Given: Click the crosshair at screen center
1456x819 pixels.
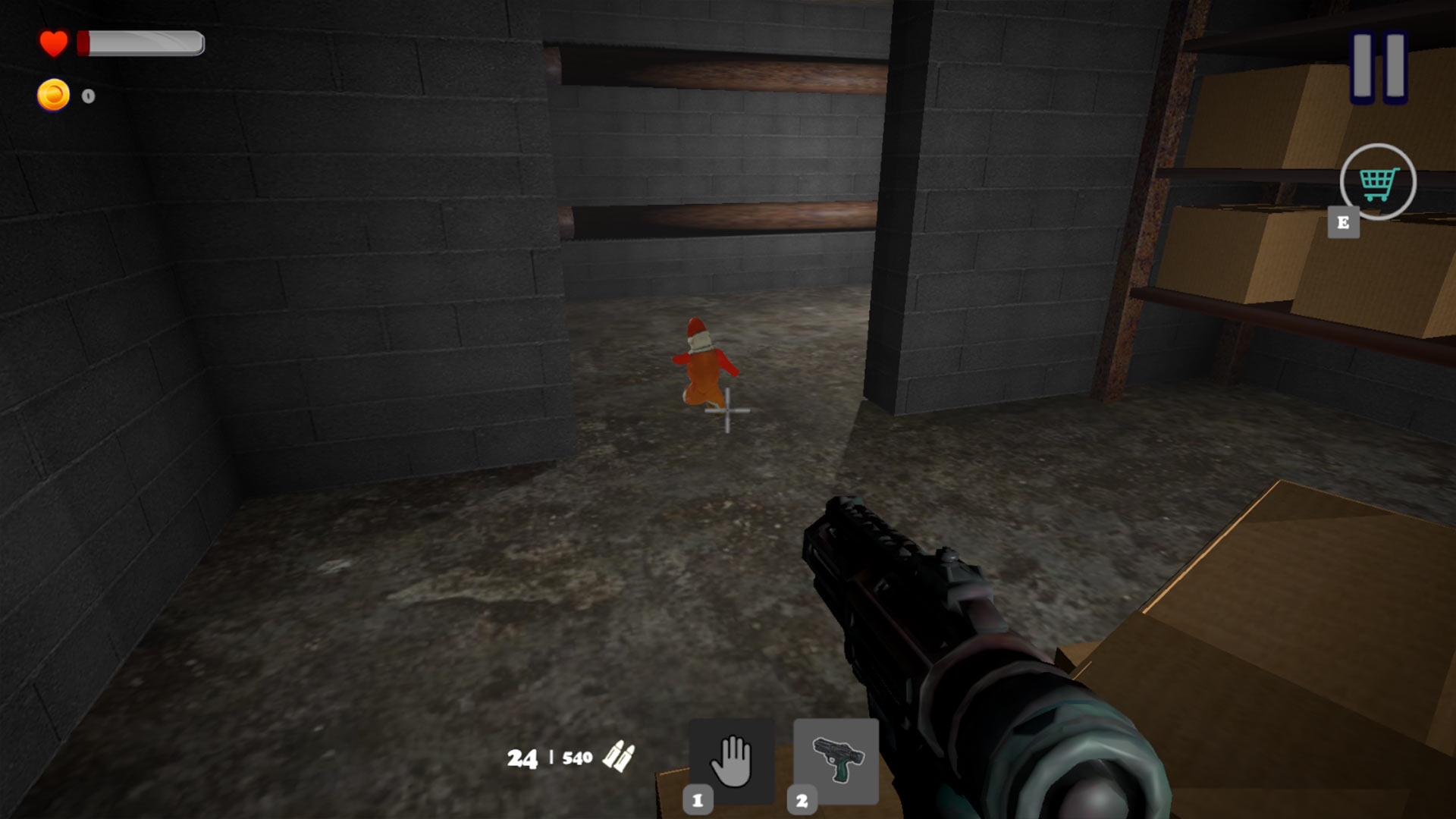Looking at the screenshot, I should click(726, 412).
